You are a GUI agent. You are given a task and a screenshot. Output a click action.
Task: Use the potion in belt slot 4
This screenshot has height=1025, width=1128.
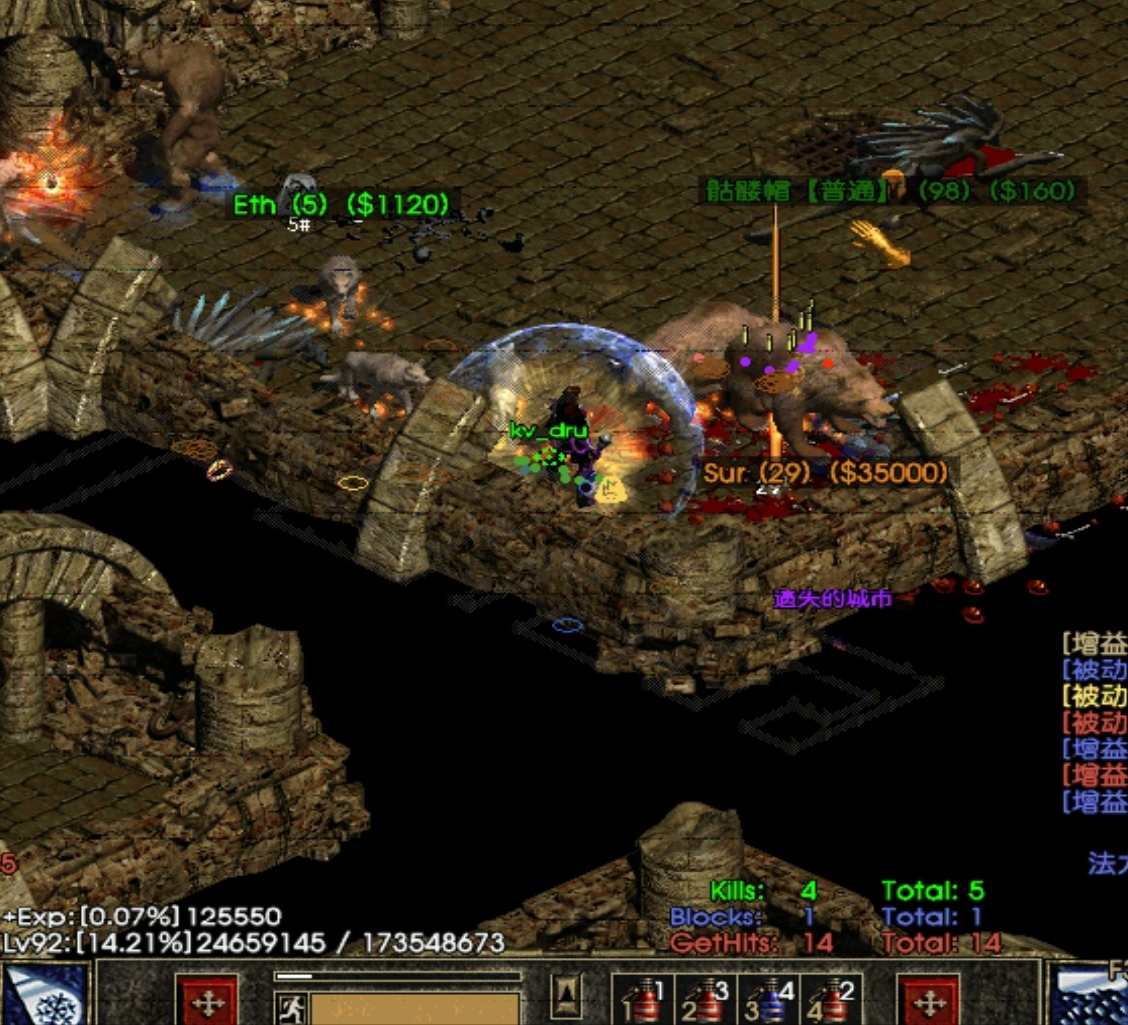(x=831, y=1000)
